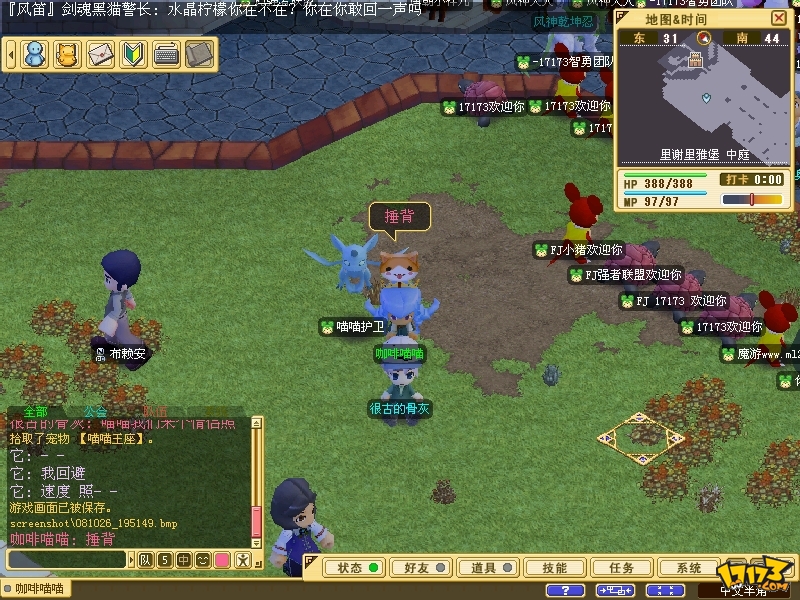This screenshot has width=800, height=600.
Task: Open the 技能 skills window
Action: pos(555,568)
